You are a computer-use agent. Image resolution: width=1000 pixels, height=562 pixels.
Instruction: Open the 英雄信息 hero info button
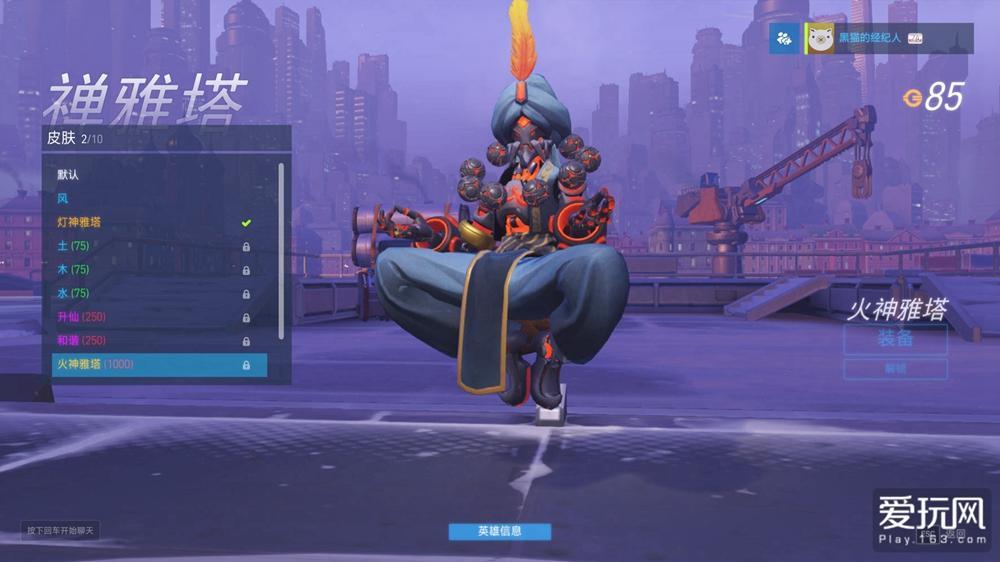(499, 531)
